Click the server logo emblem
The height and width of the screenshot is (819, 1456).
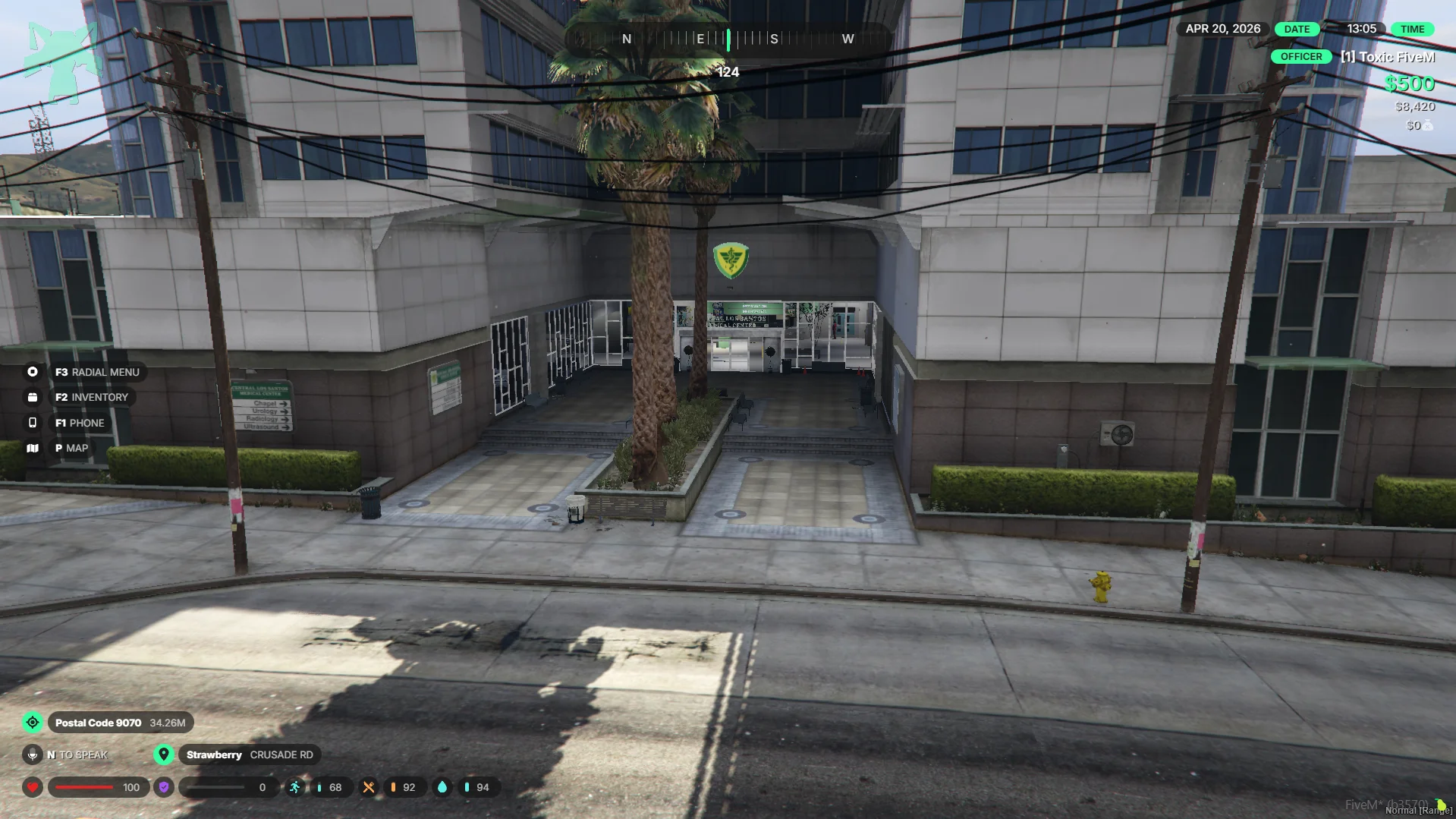tap(63, 62)
